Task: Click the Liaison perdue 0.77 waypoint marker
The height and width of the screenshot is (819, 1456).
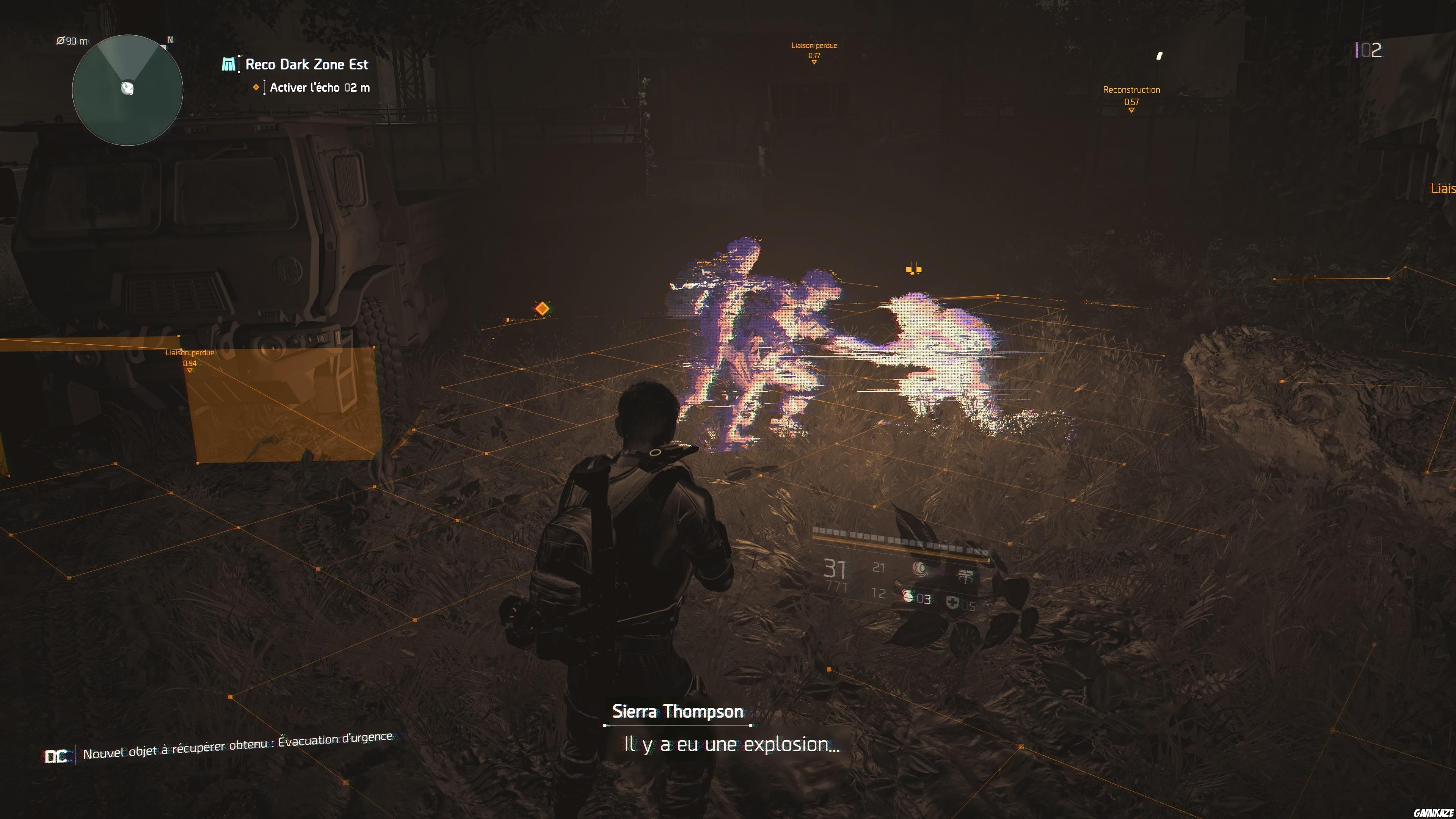Action: point(814,51)
